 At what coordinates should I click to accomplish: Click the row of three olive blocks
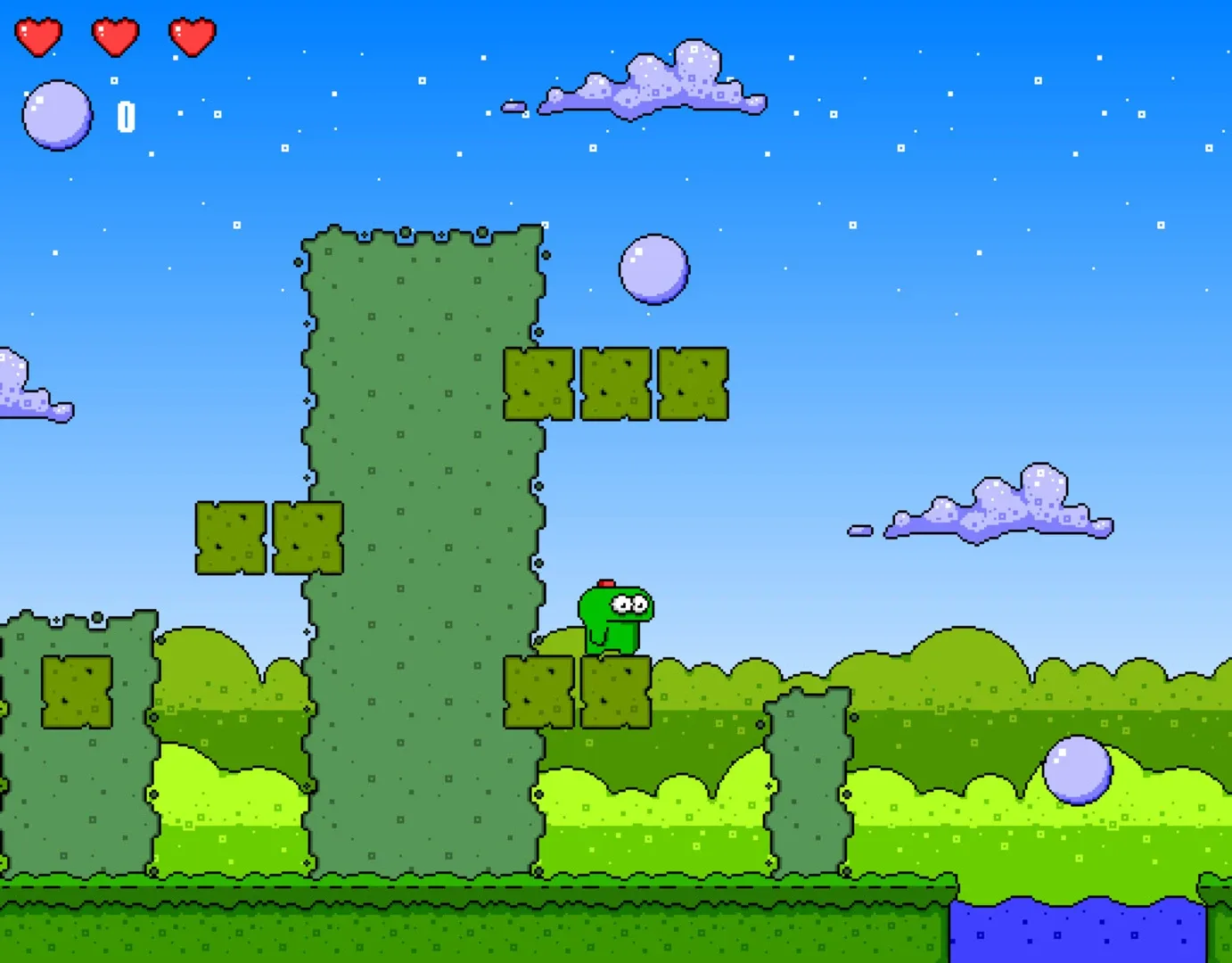click(615, 383)
